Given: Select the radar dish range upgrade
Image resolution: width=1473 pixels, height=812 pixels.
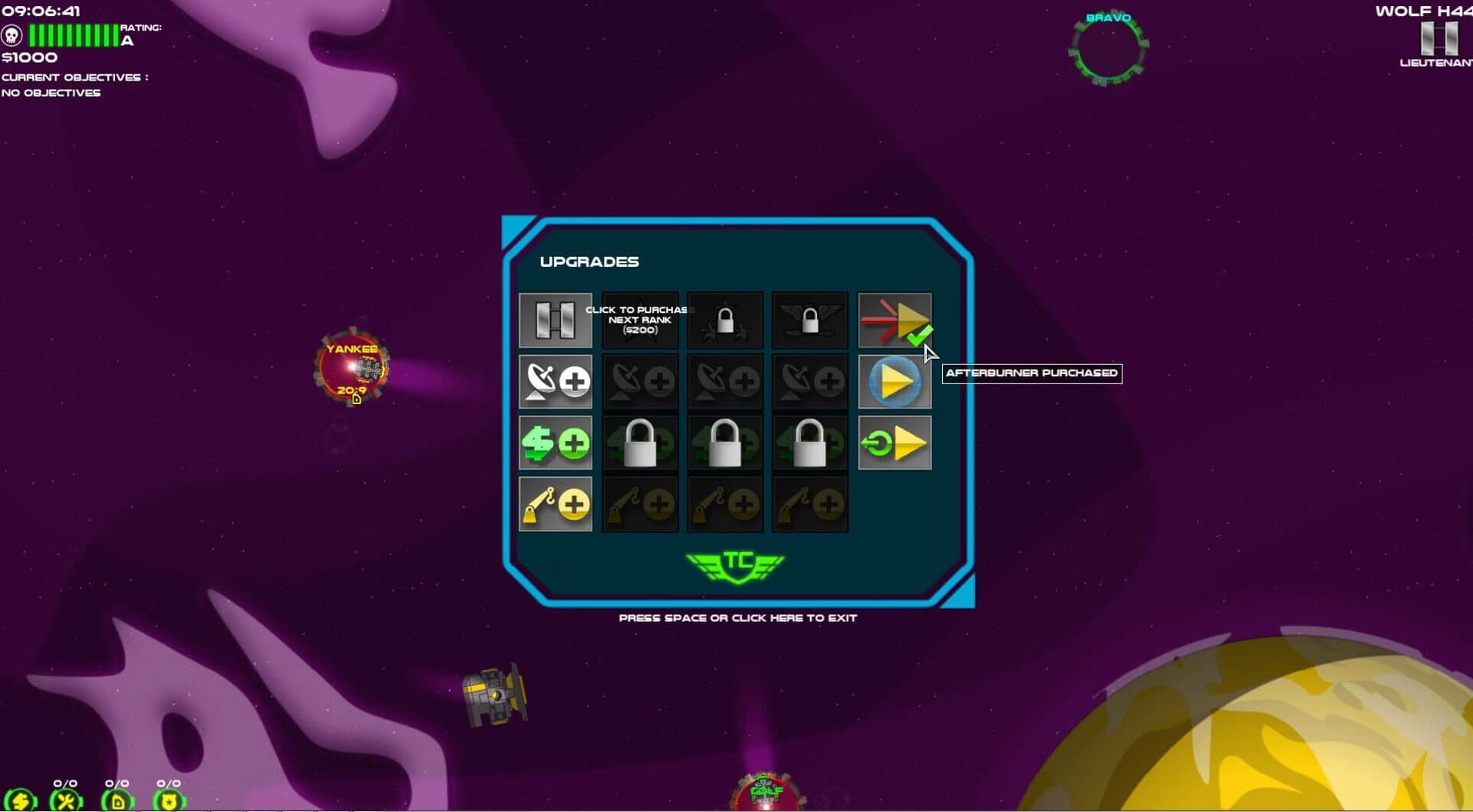Looking at the screenshot, I should [555, 381].
